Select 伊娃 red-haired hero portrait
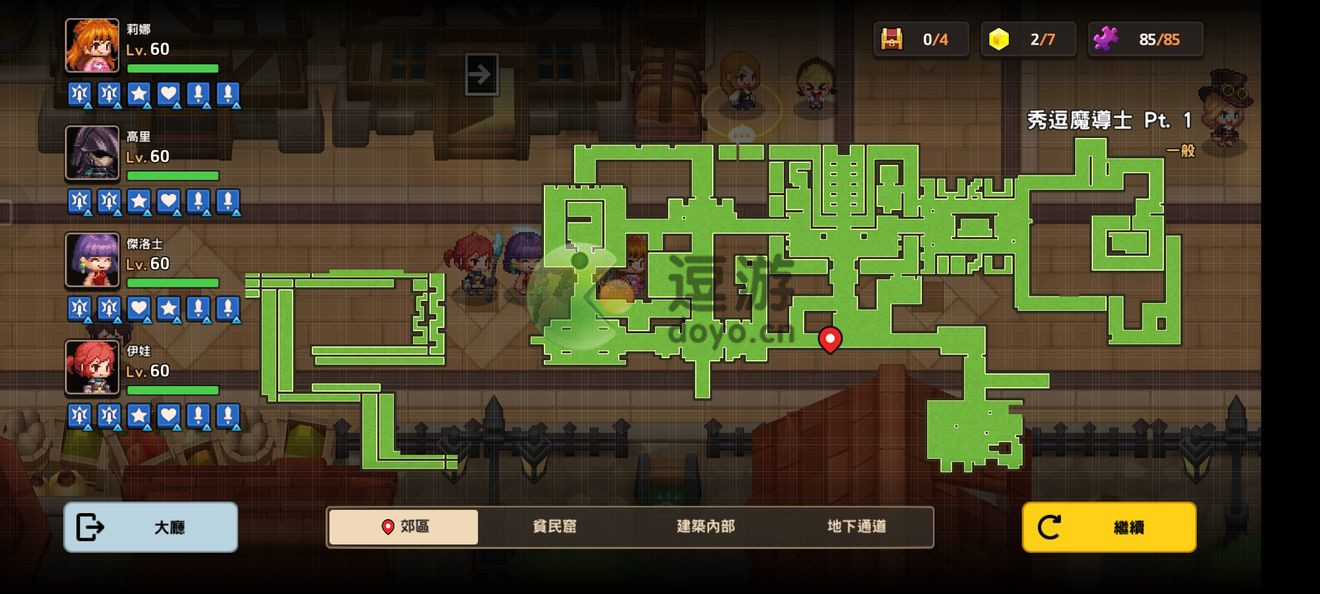1320x594 pixels. click(92, 367)
